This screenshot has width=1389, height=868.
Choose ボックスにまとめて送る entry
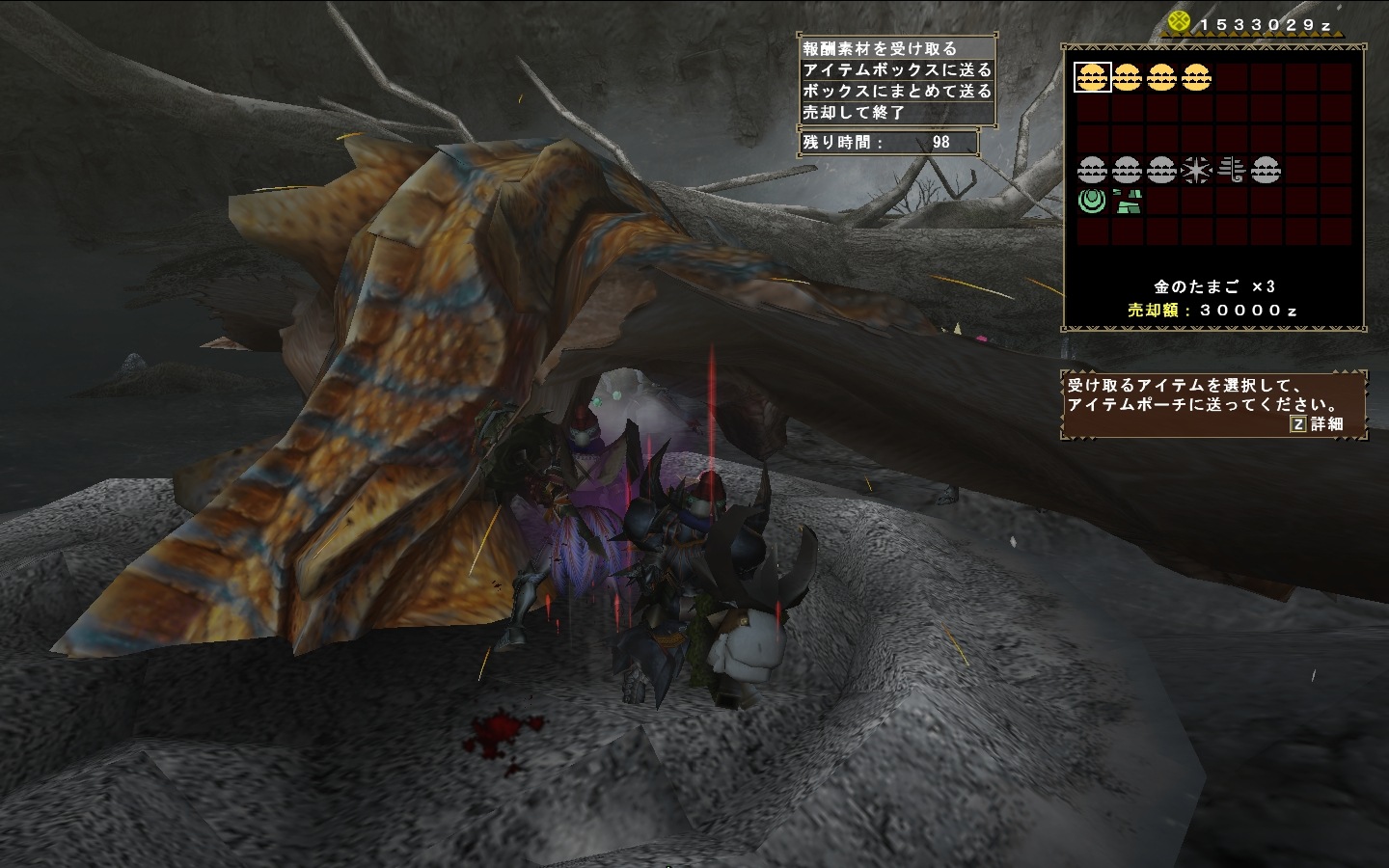896,91
